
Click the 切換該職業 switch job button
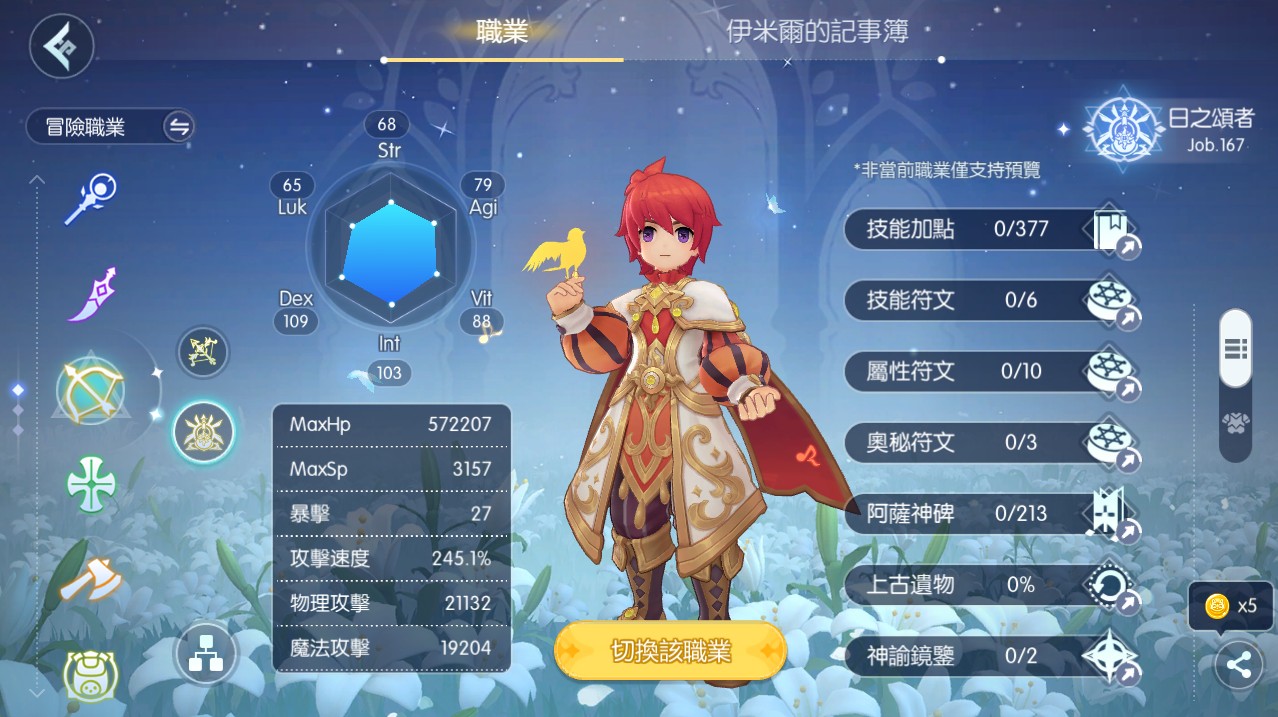click(x=670, y=652)
